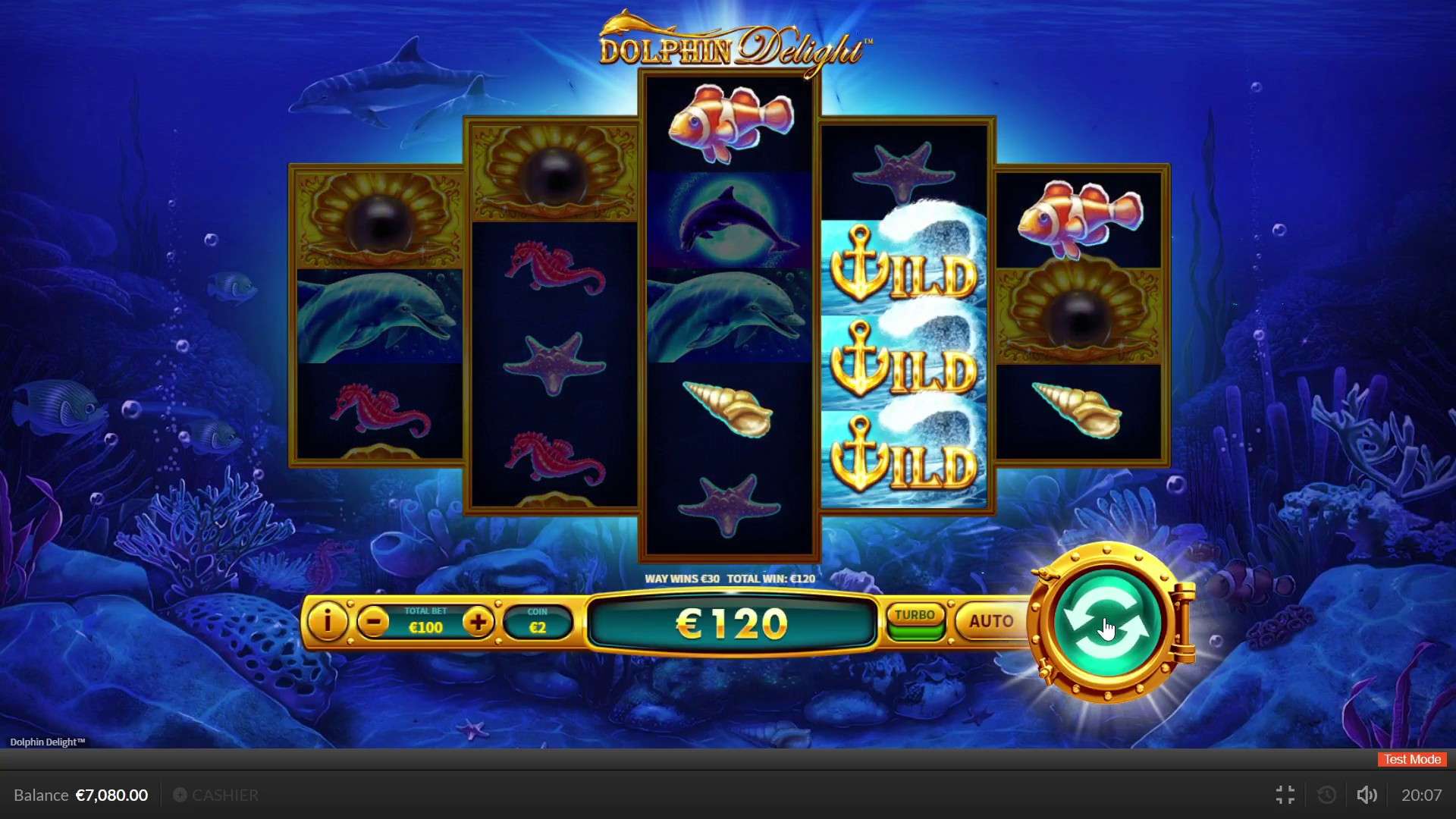The image size is (1456, 819).
Task: Click the clownfish symbol atop reel three
Action: 730,125
